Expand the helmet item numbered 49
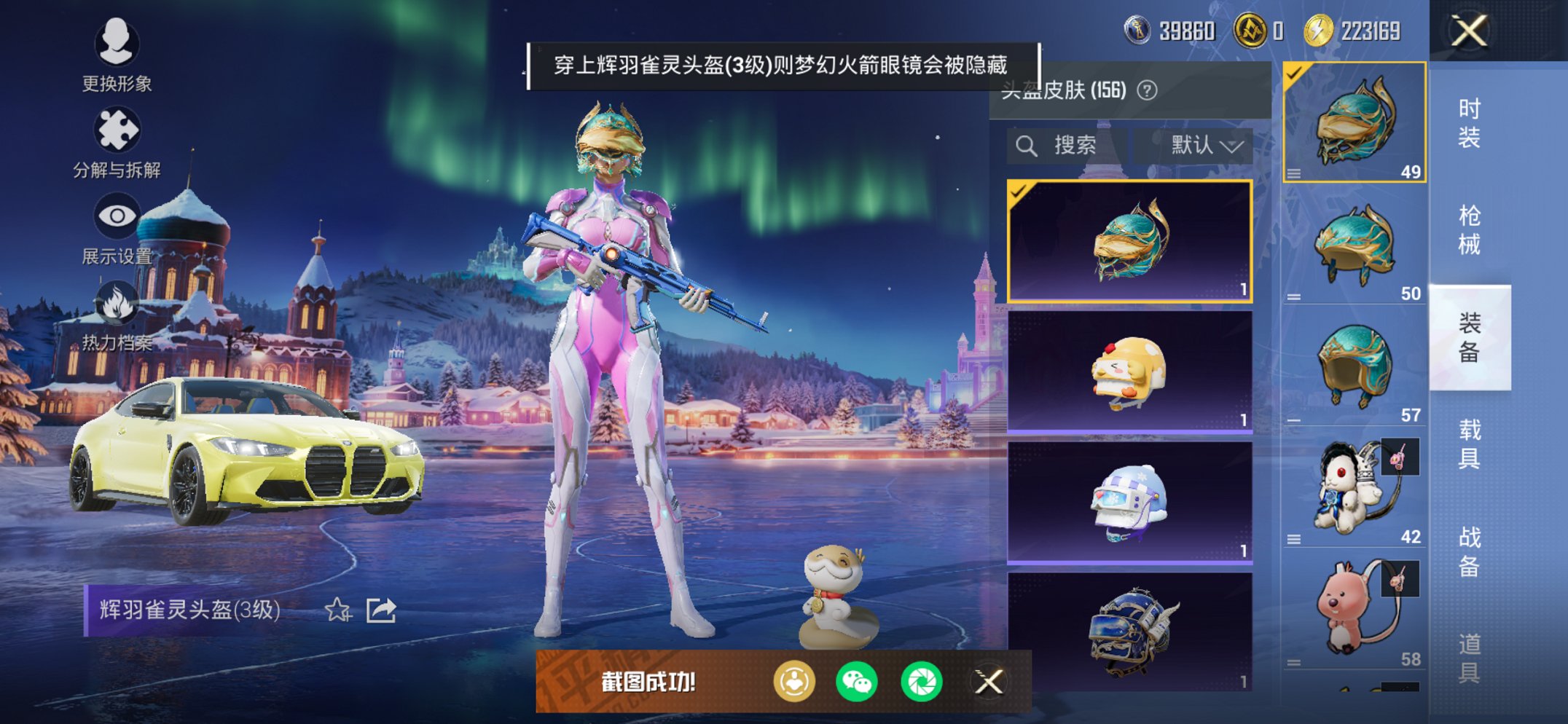The image size is (1568, 724). click(x=1294, y=175)
